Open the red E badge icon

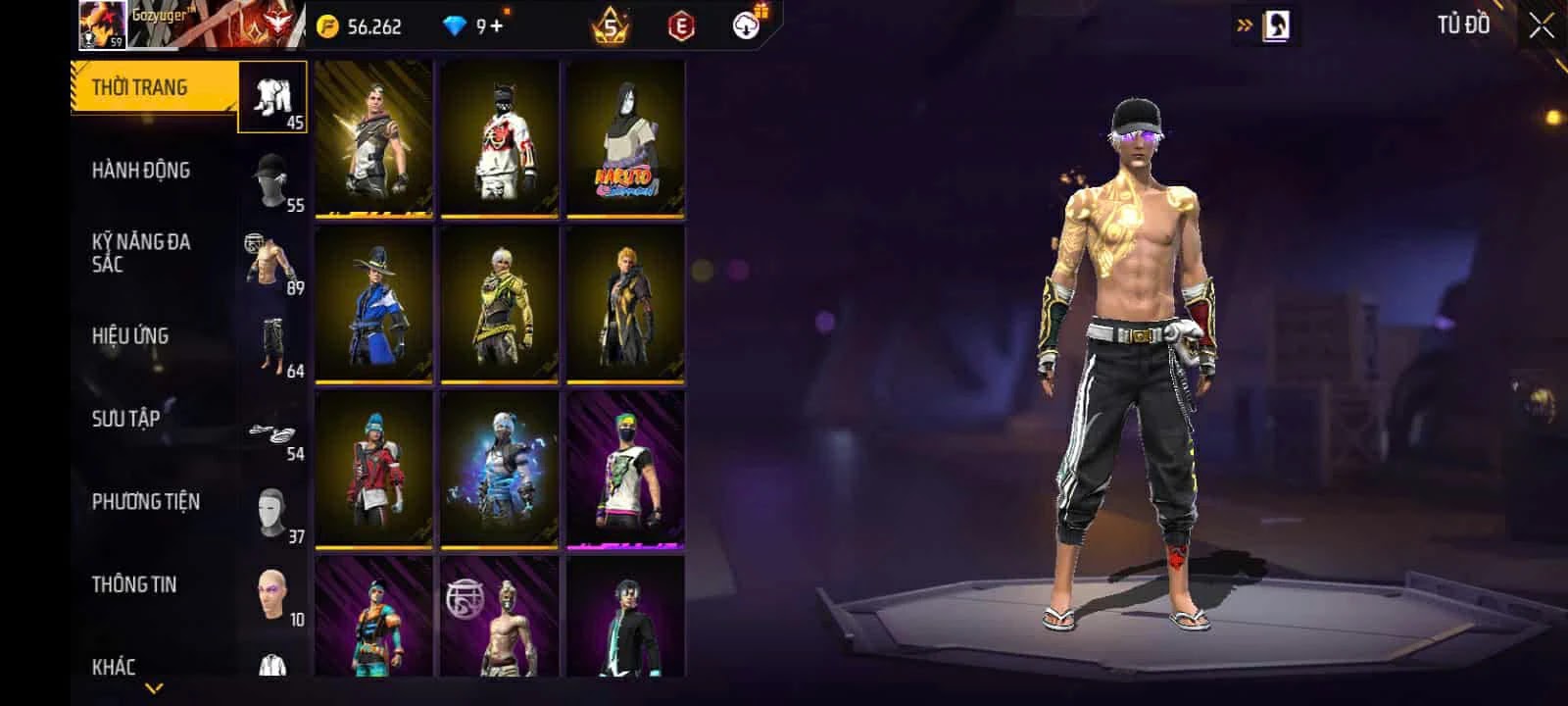(x=680, y=26)
